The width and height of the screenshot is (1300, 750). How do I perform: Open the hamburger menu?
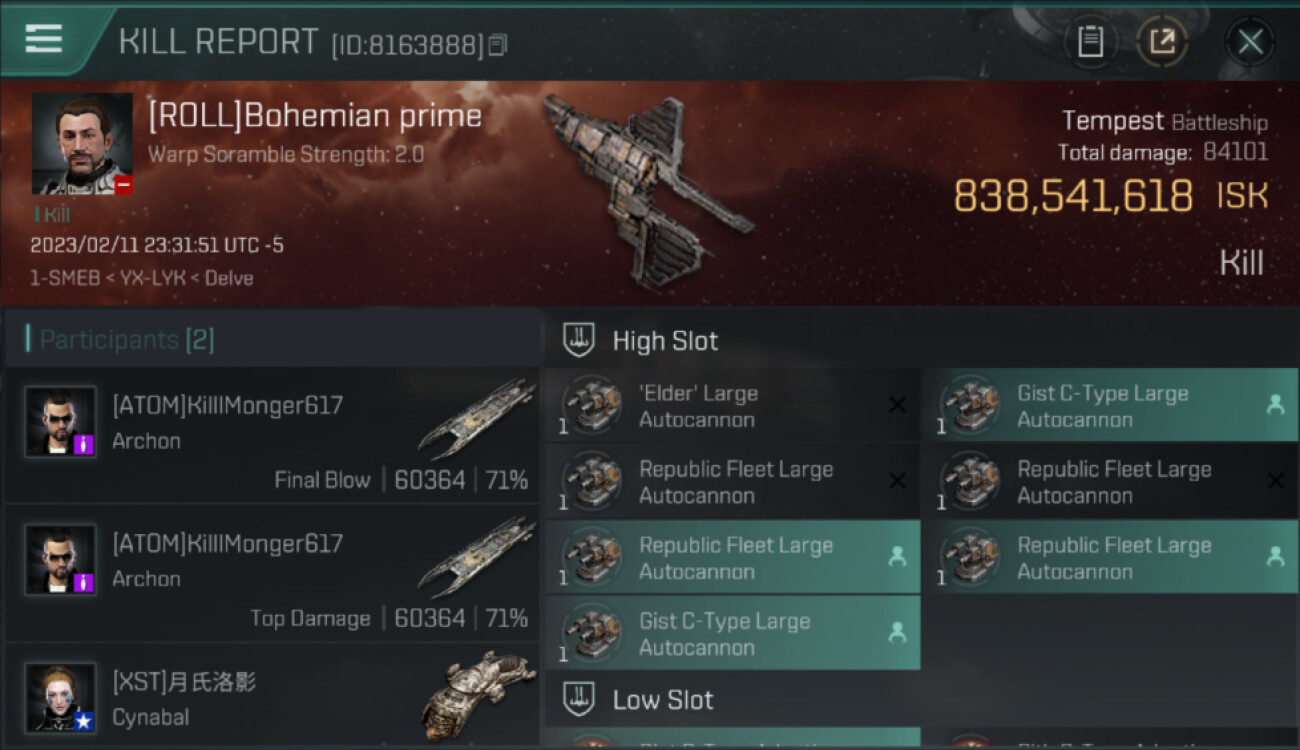[44, 39]
